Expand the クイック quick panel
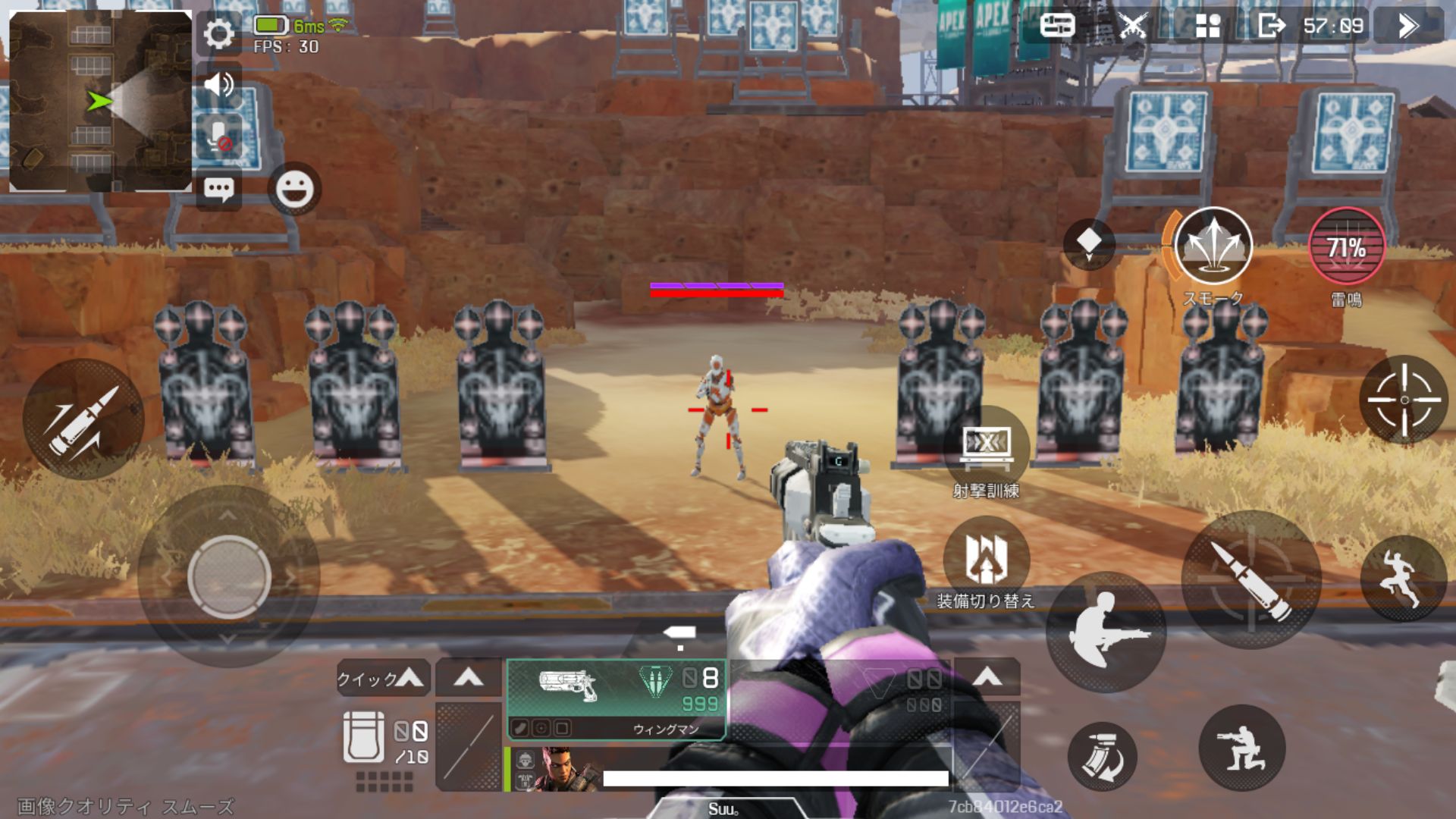 tap(382, 678)
